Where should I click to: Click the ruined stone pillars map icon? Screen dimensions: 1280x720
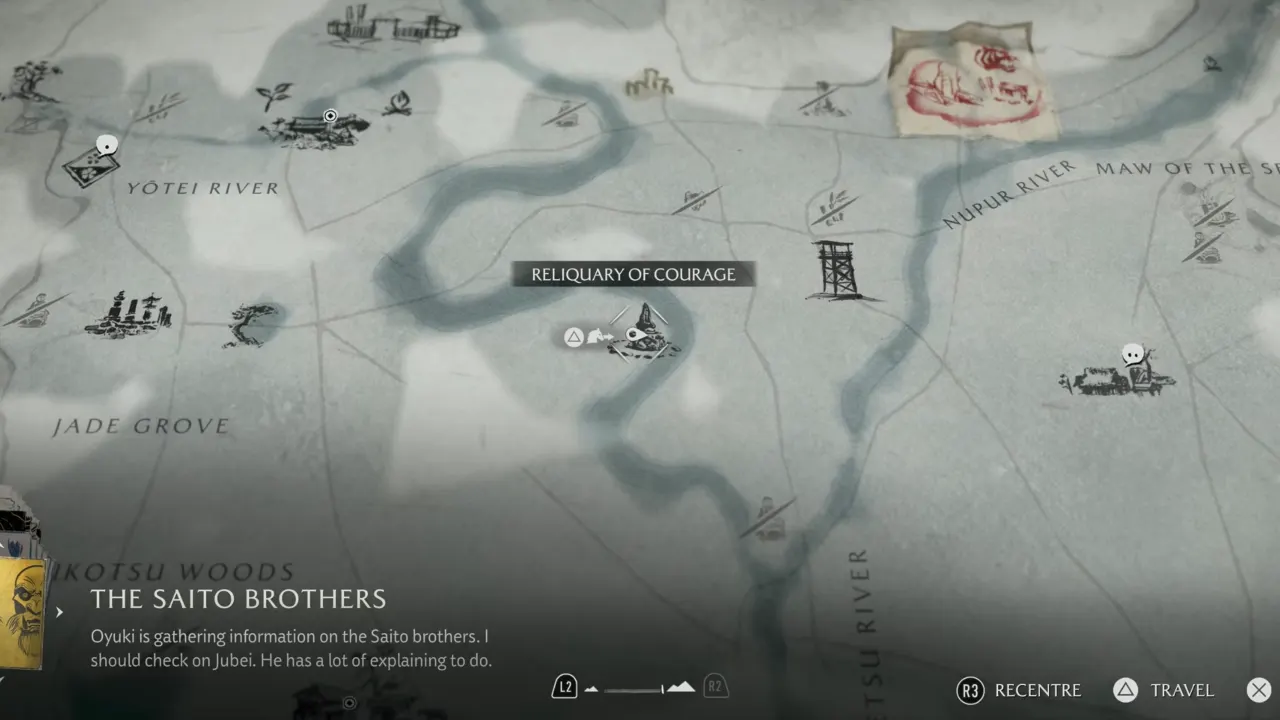129,314
